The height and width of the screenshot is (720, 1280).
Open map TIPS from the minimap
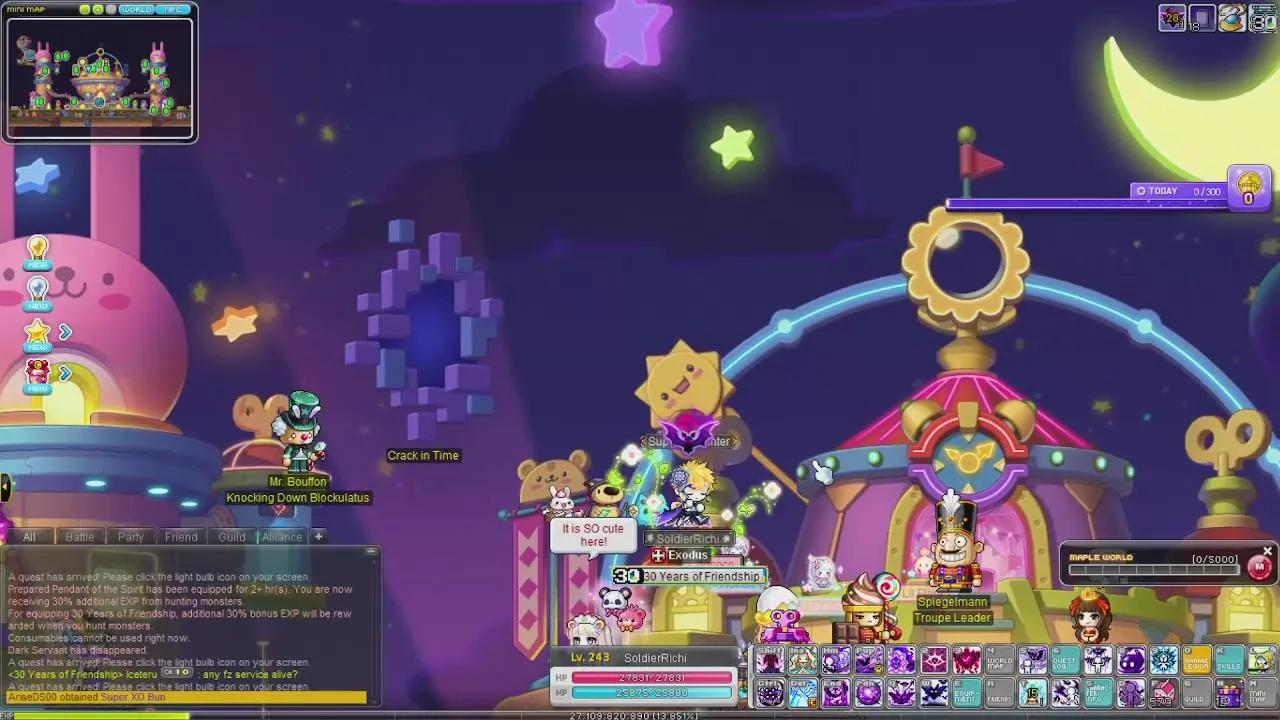(x=172, y=9)
